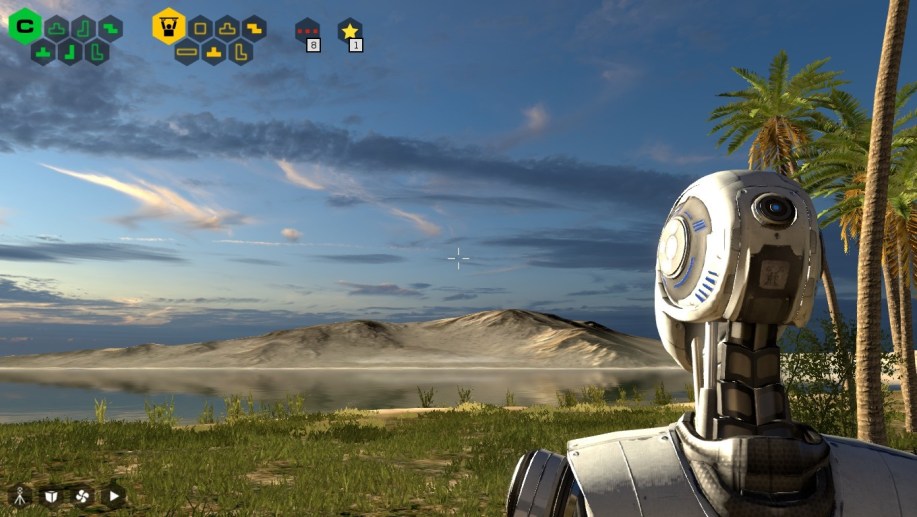Click the yellow Z-shaped sigil
This screenshot has height=517, width=917.
point(254,28)
